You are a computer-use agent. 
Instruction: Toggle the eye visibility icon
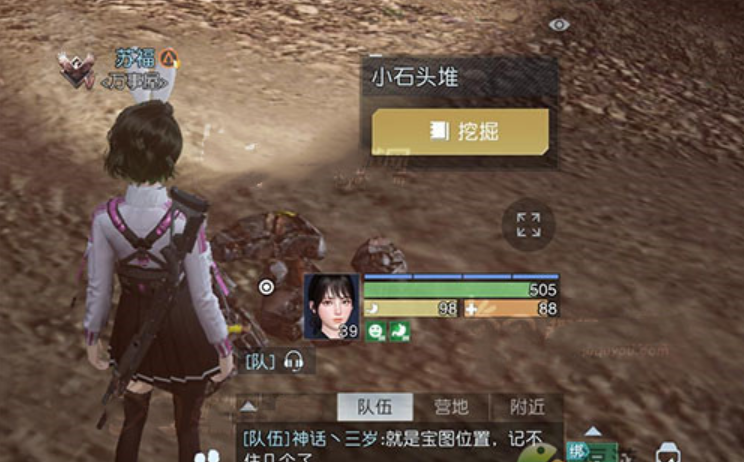point(559,24)
